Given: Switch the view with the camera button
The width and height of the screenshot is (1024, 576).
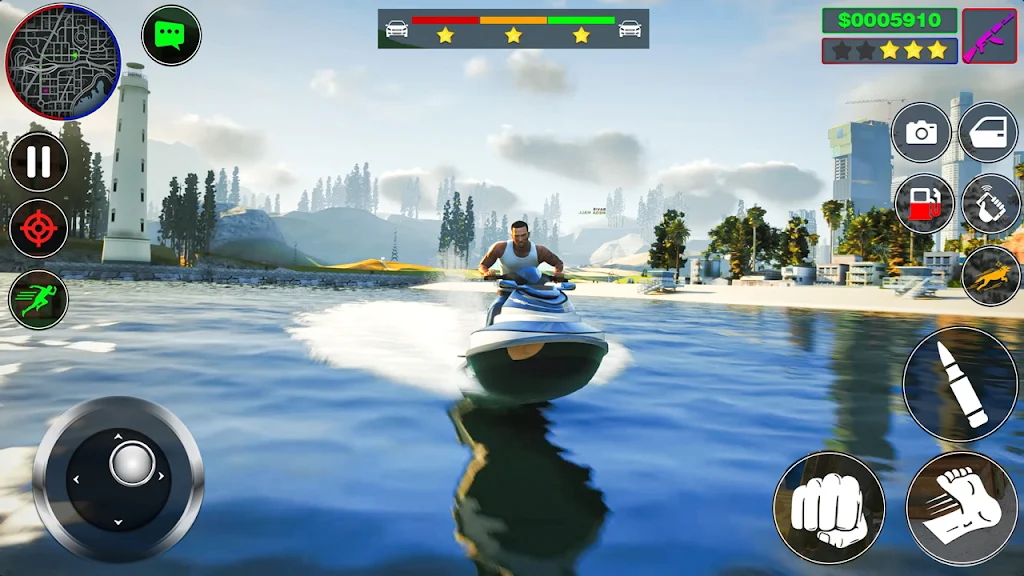Looking at the screenshot, I should coord(921,133).
